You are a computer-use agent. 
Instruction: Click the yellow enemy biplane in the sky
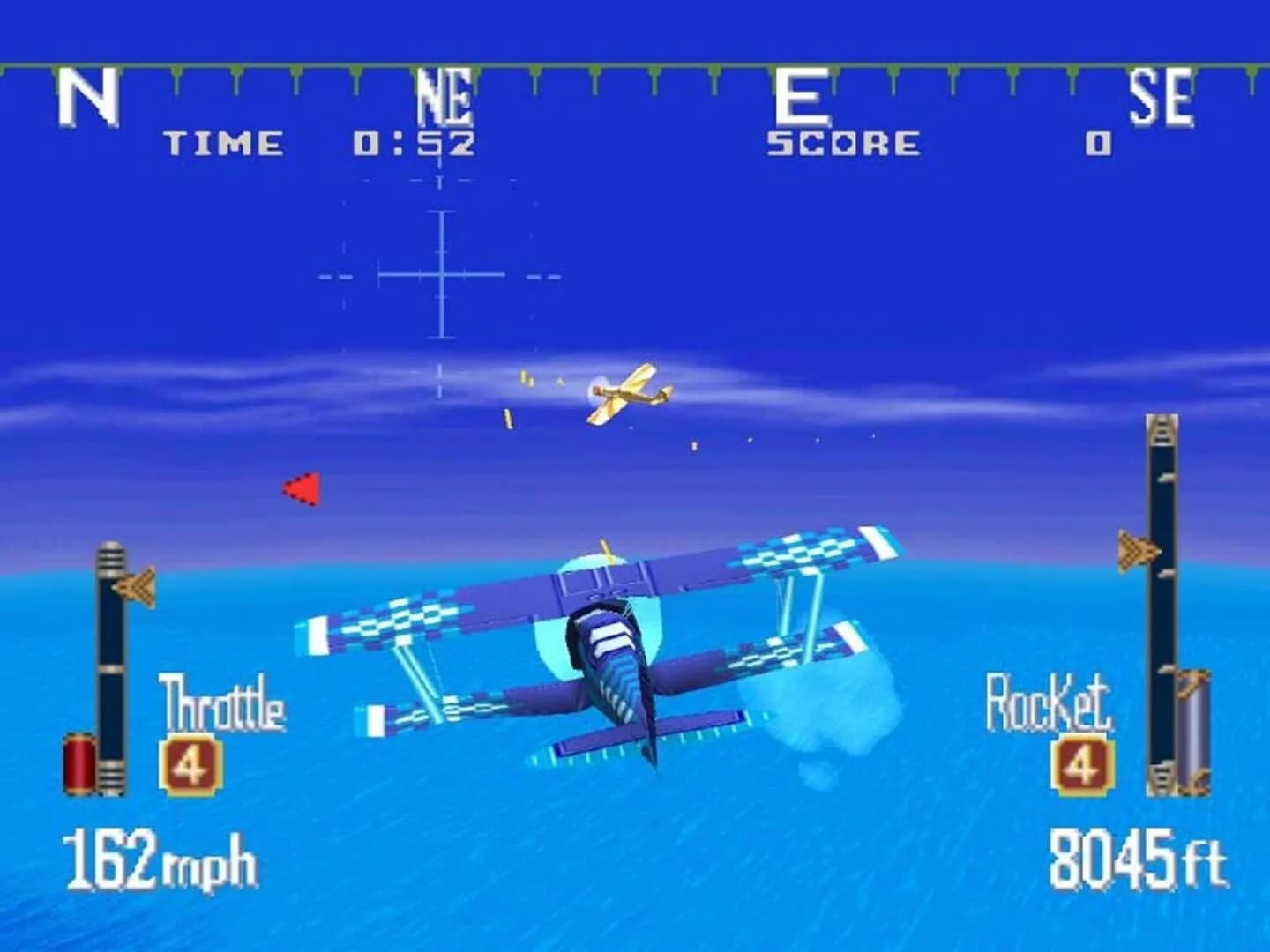click(x=624, y=393)
